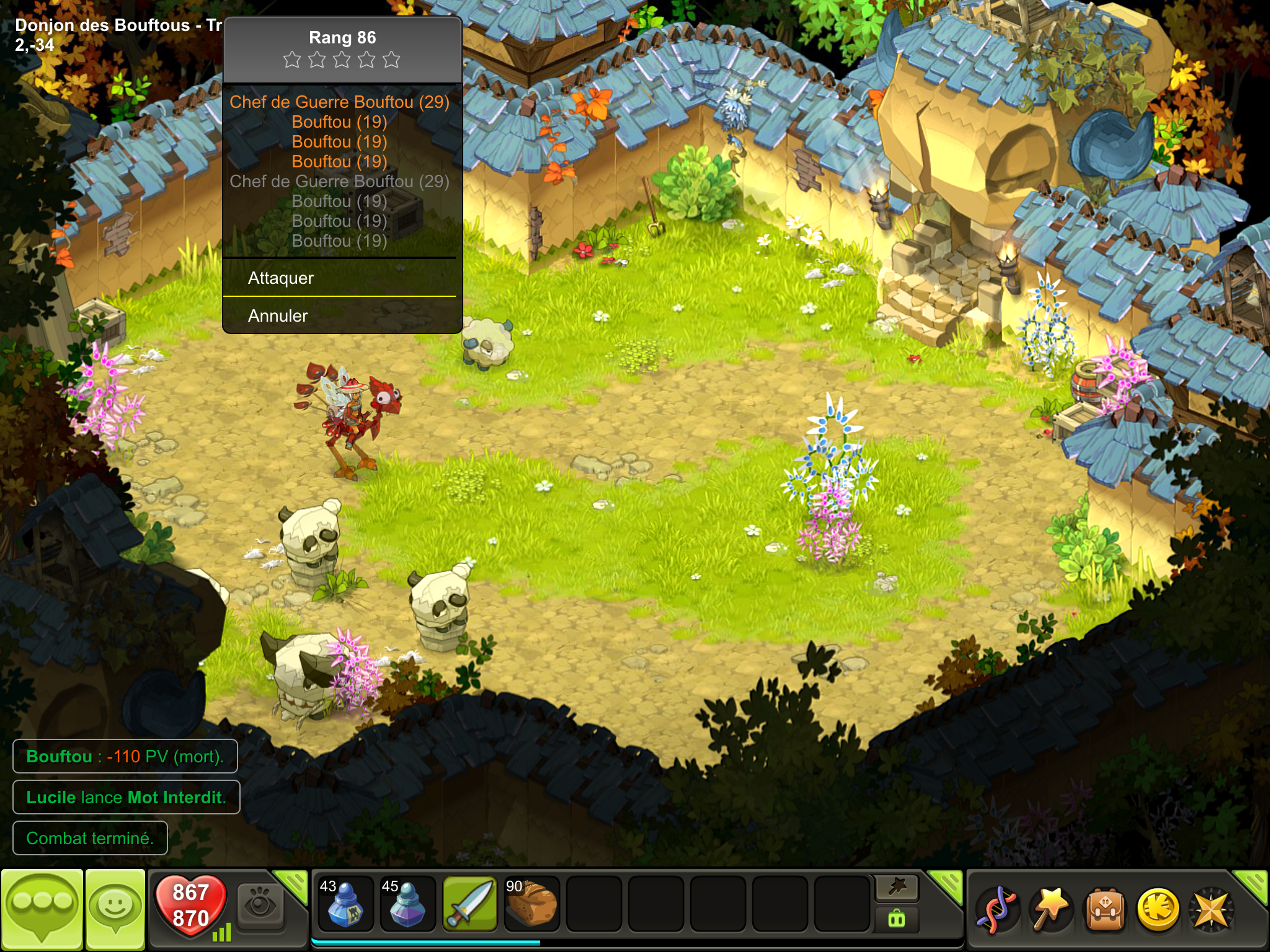Viewport: 1270px width, 952px height.
Task: Switch shortcut bar to the spells tab
Action: pyautogui.click(x=897, y=888)
